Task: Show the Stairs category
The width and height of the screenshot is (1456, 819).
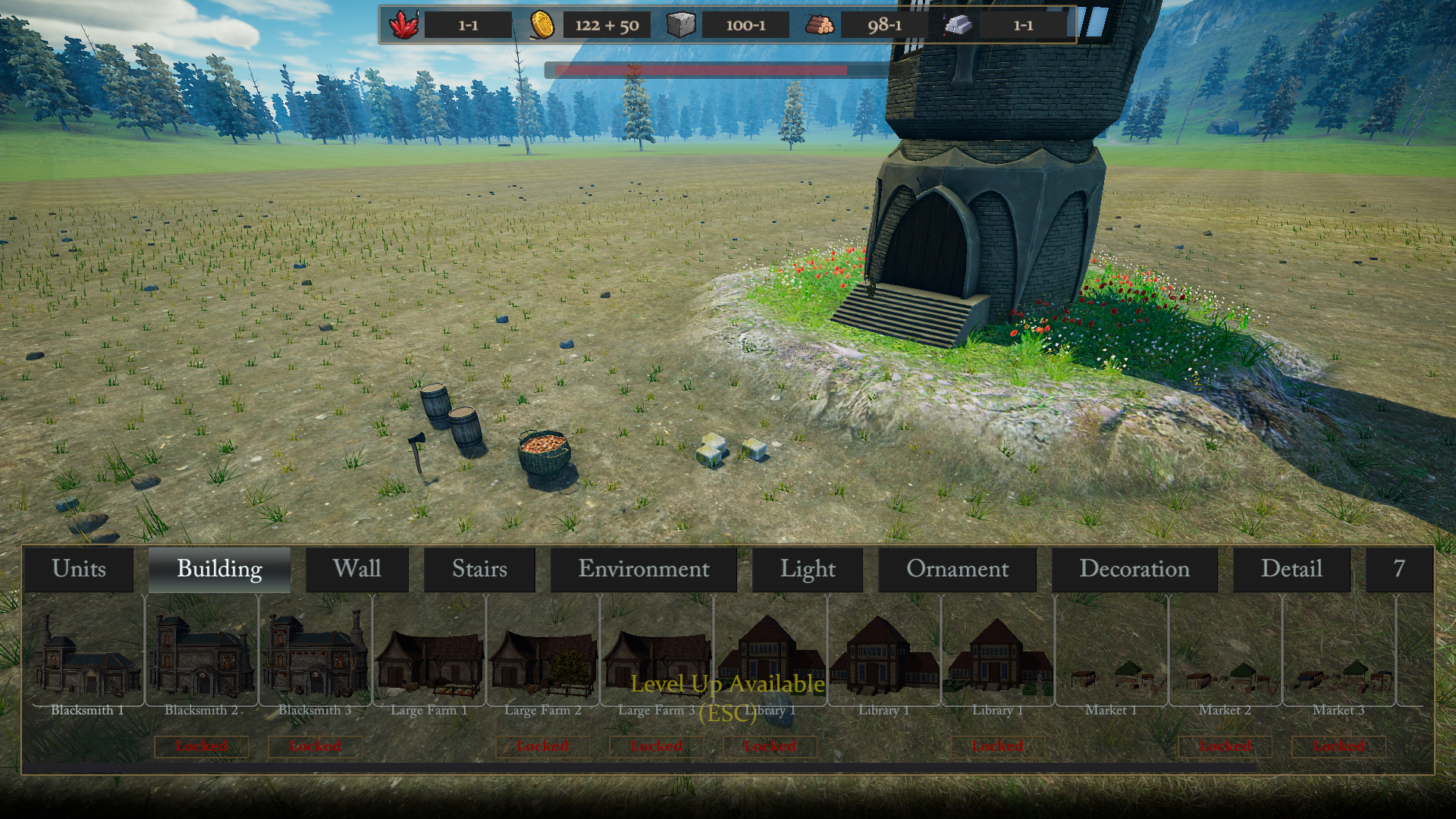Action: pyautogui.click(x=479, y=569)
